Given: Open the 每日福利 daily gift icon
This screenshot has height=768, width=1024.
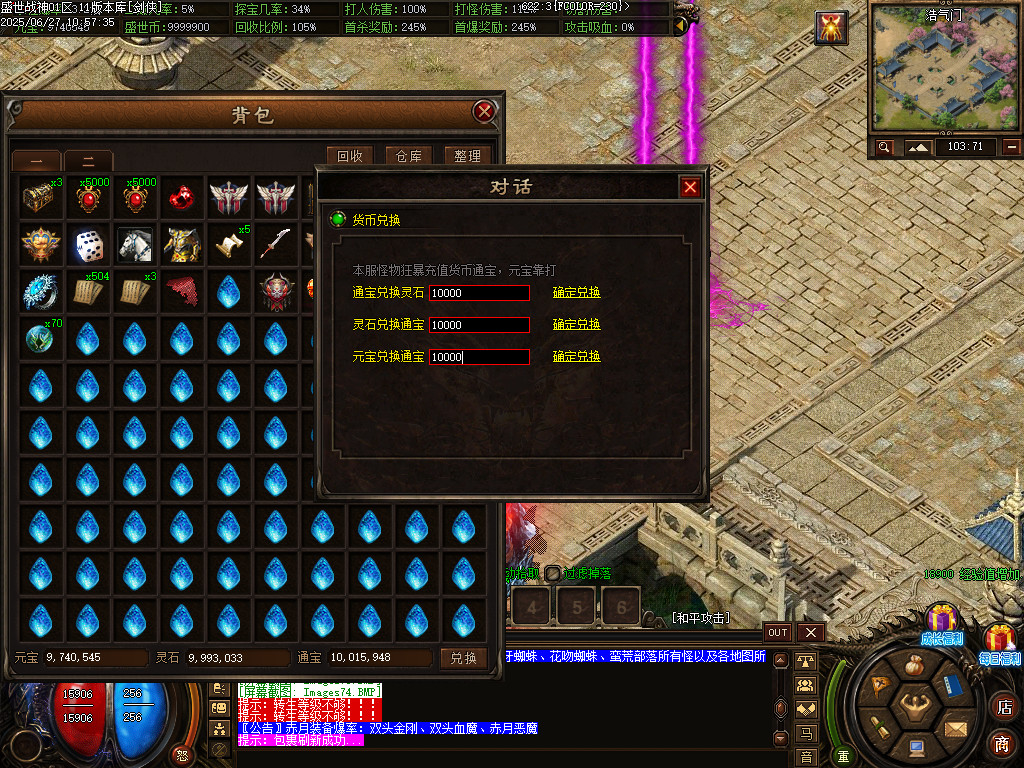Looking at the screenshot, I should tap(1000, 642).
